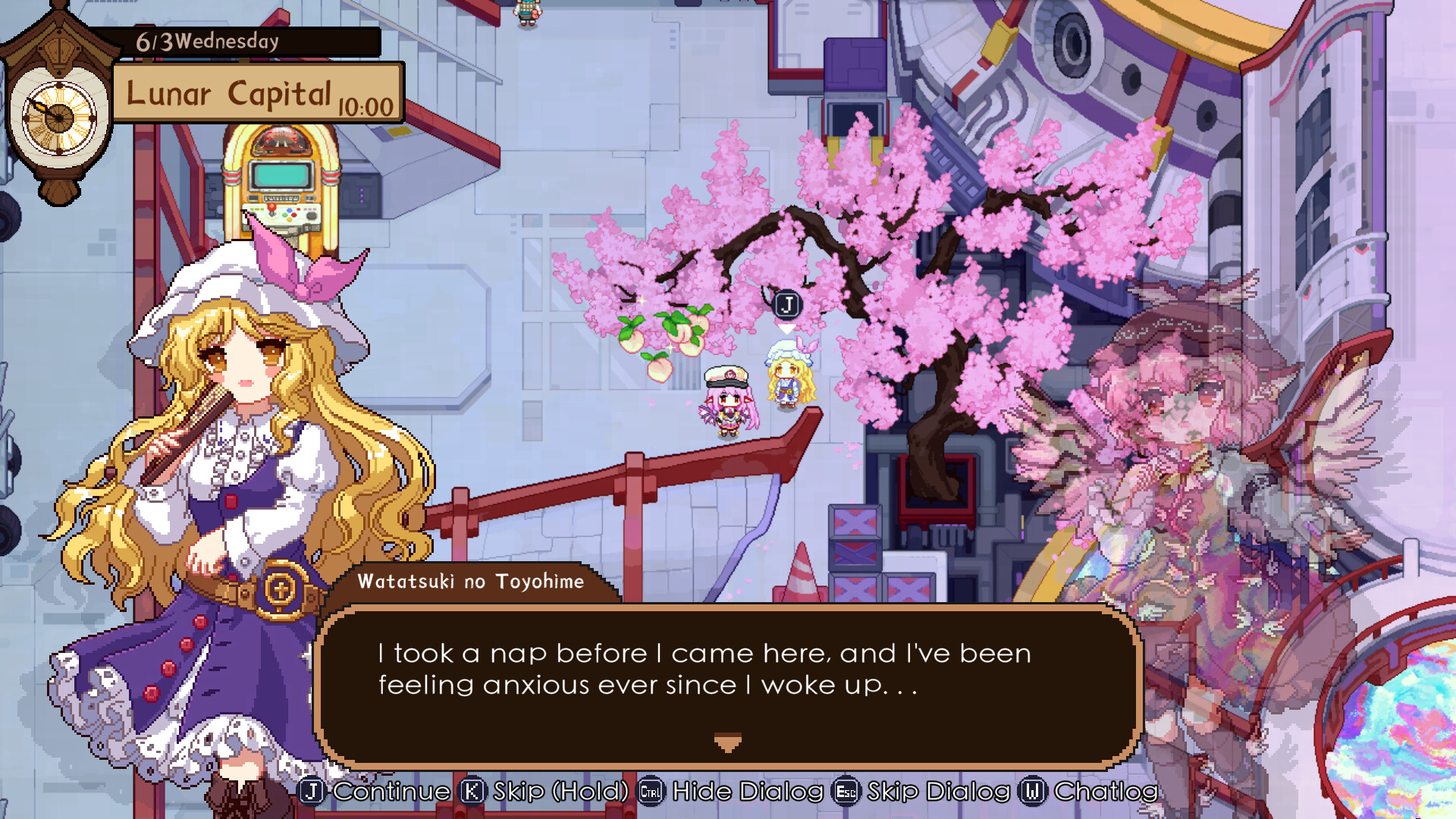Click the J interaction bubble above the characters
The width and height of the screenshot is (1456, 819).
point(786,303)
